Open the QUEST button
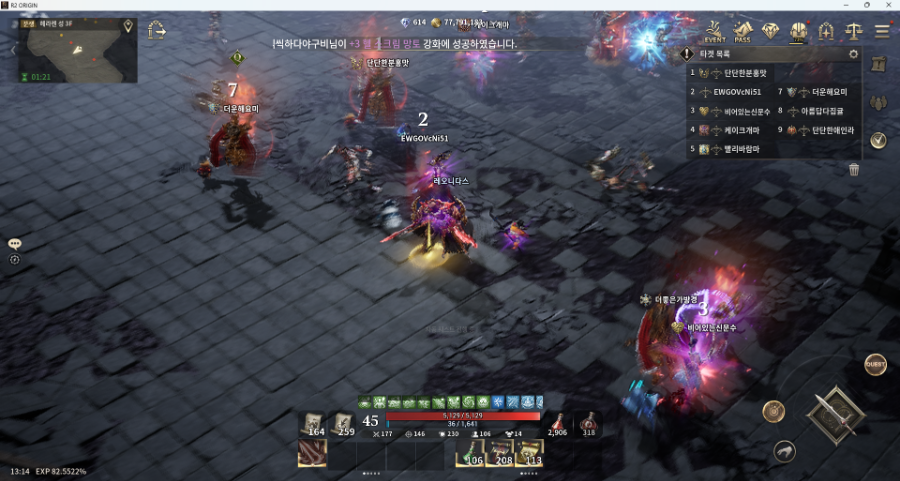The height and width of the screenshot is (481, 900). coord(875,364)
